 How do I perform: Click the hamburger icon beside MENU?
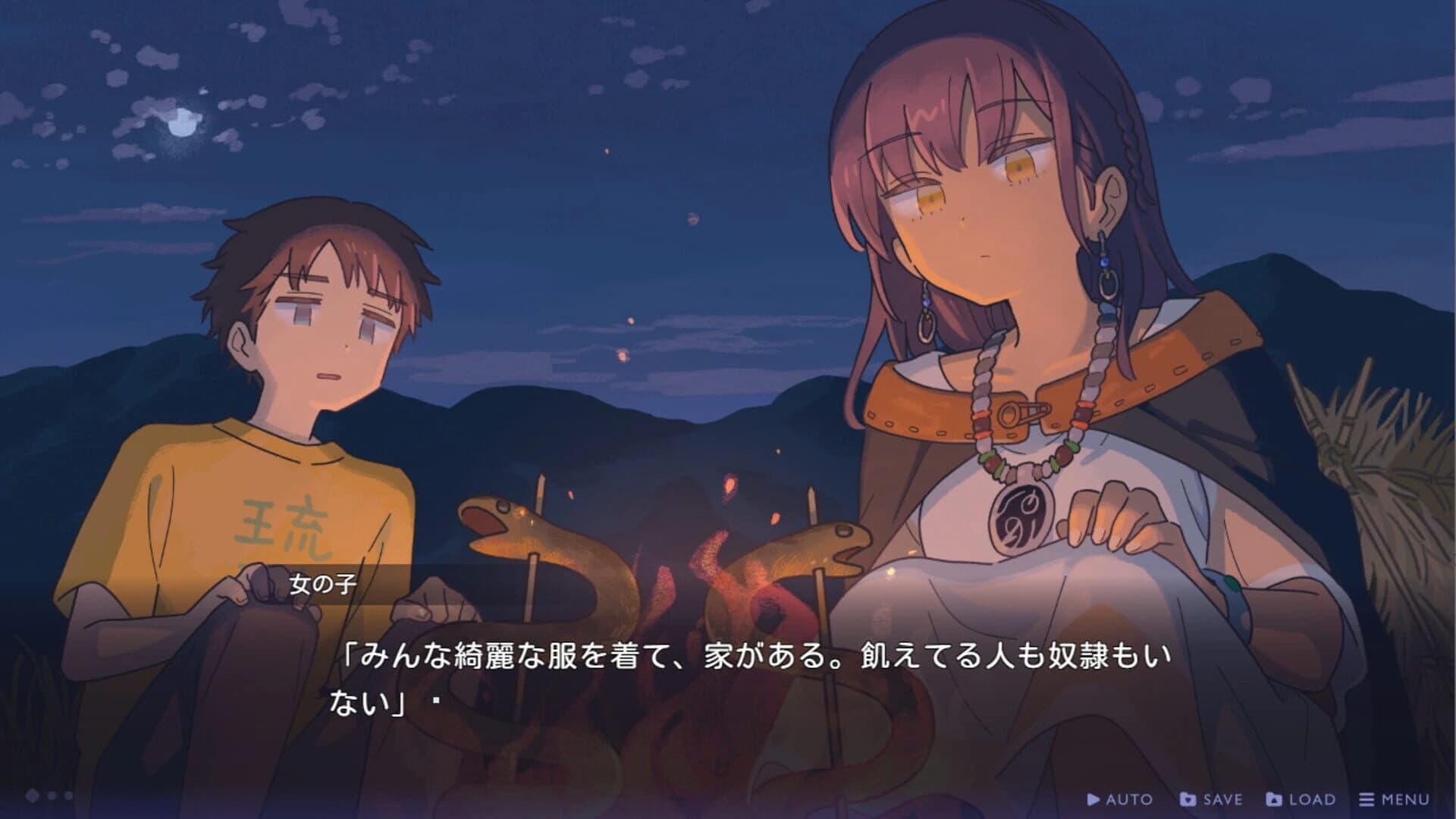[1365, 799]
